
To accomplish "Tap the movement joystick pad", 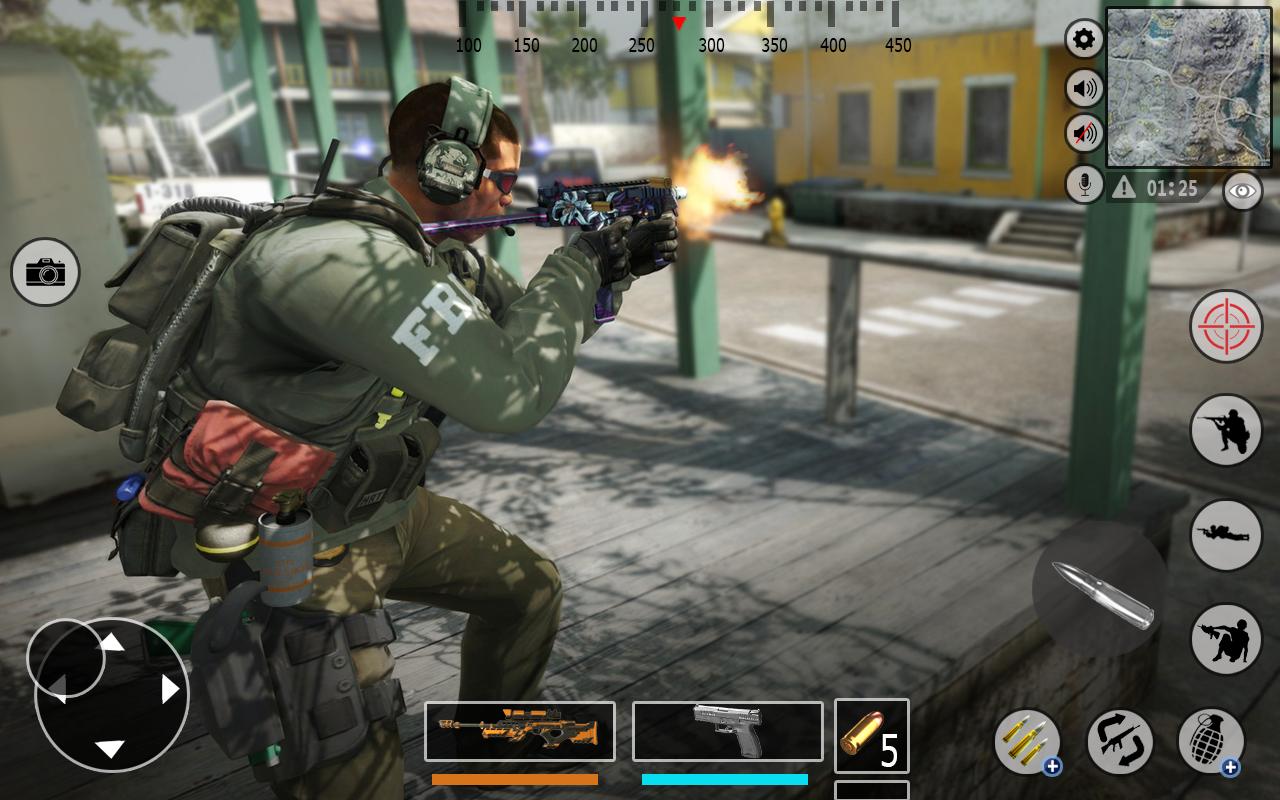I will click(112, 695).
